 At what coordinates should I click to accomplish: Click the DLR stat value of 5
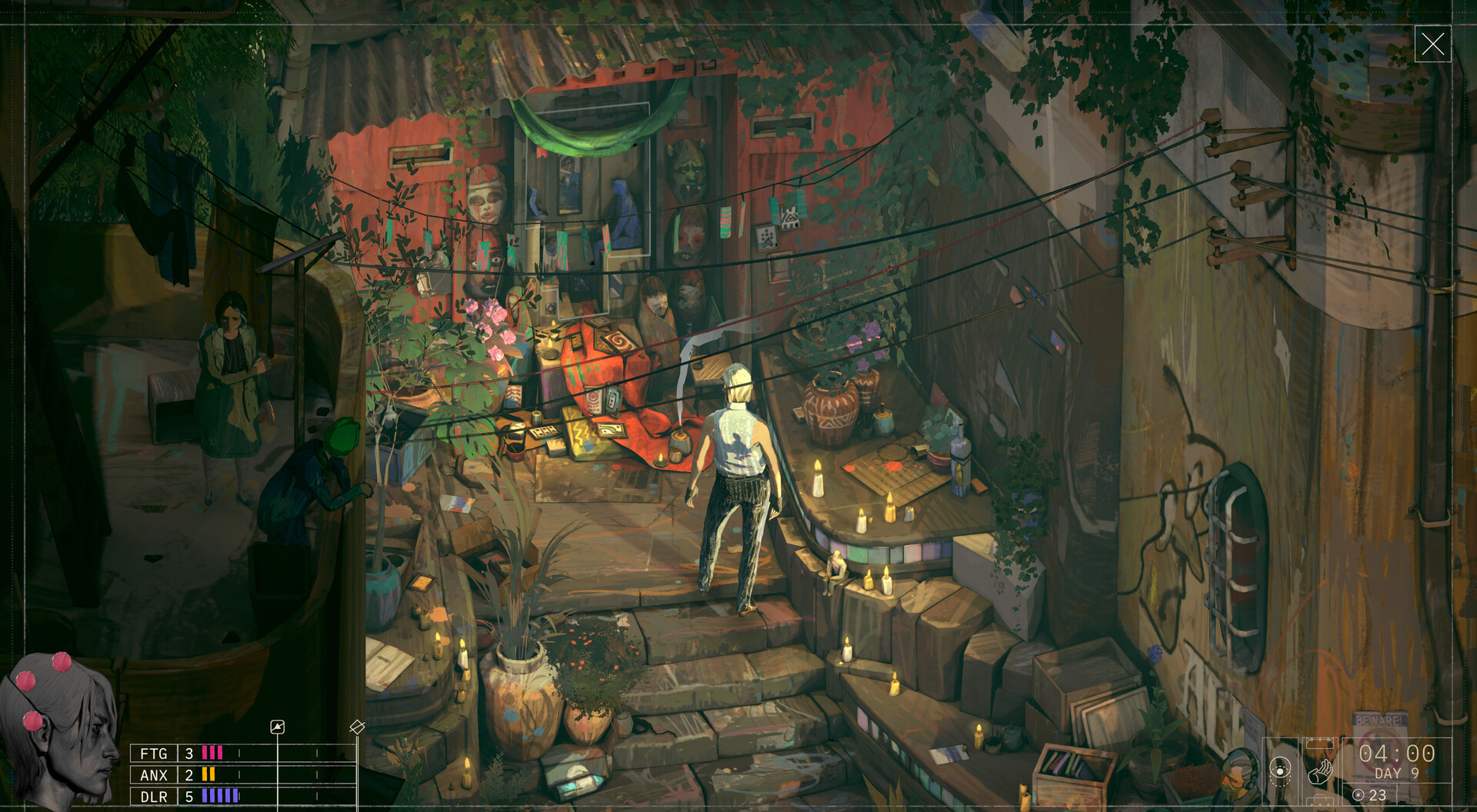(x=188, y=797)
